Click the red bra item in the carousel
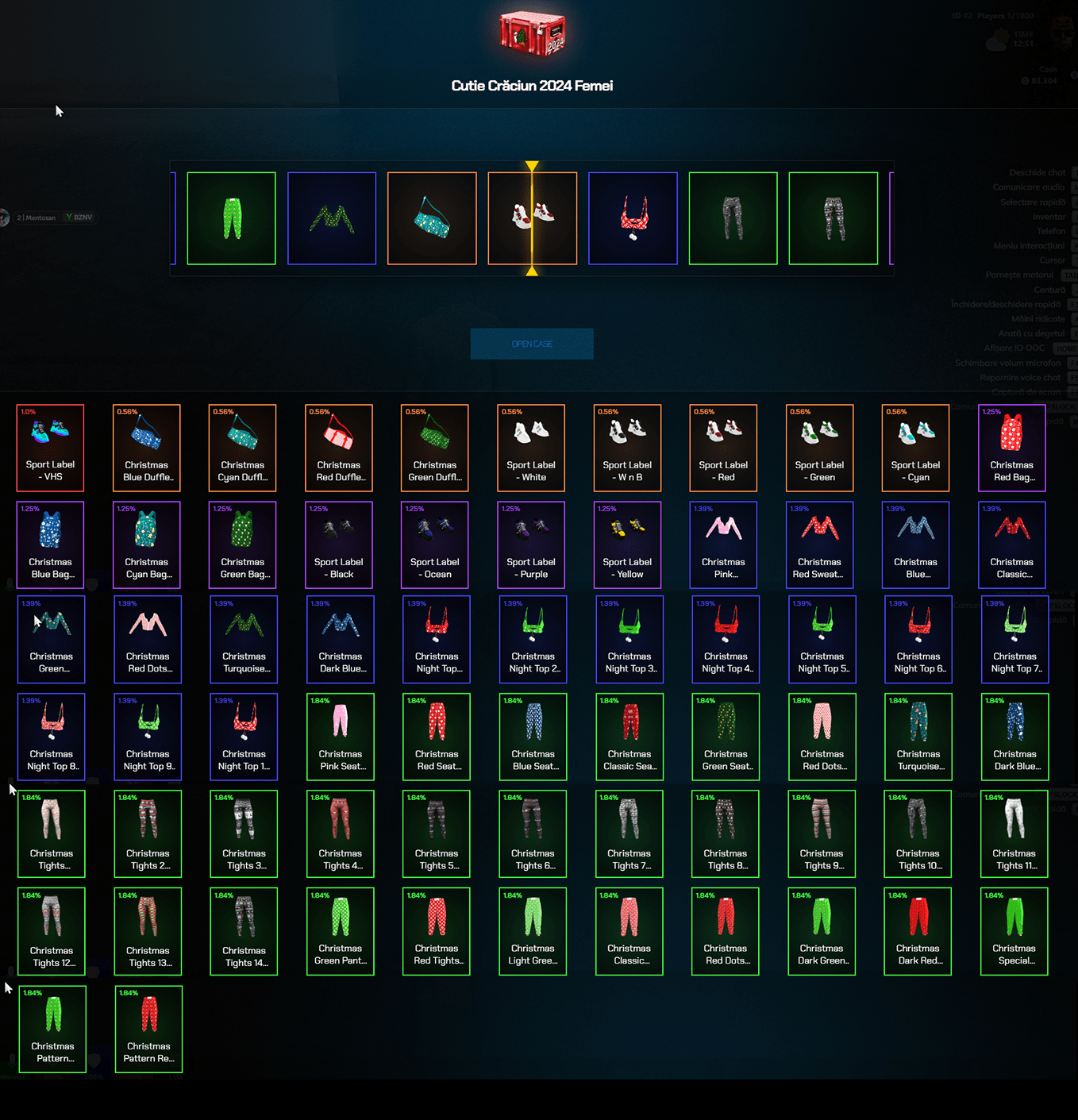1078x1120 pixels. (633, 217)
